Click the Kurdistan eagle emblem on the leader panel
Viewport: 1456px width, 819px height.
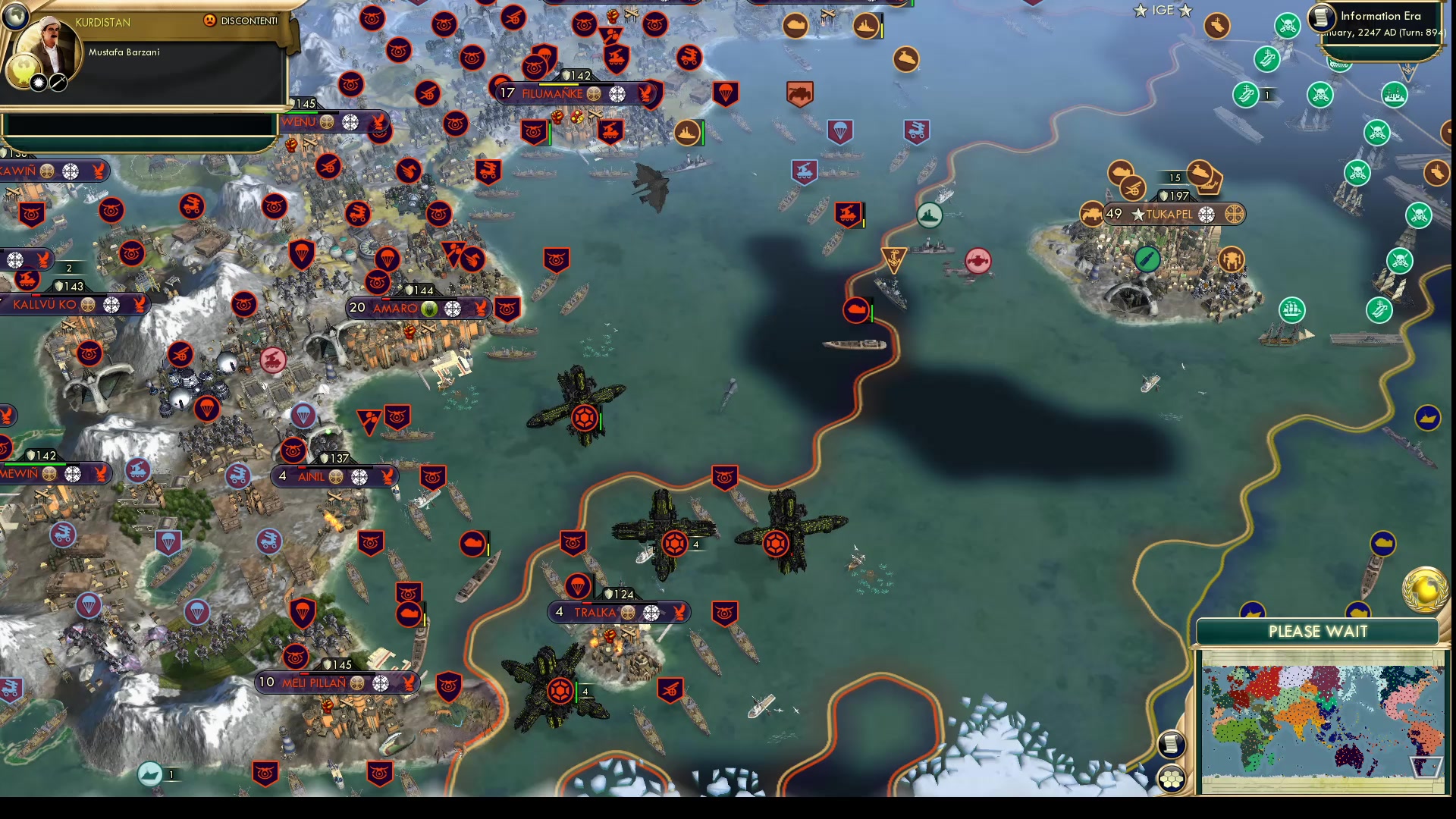24,72
